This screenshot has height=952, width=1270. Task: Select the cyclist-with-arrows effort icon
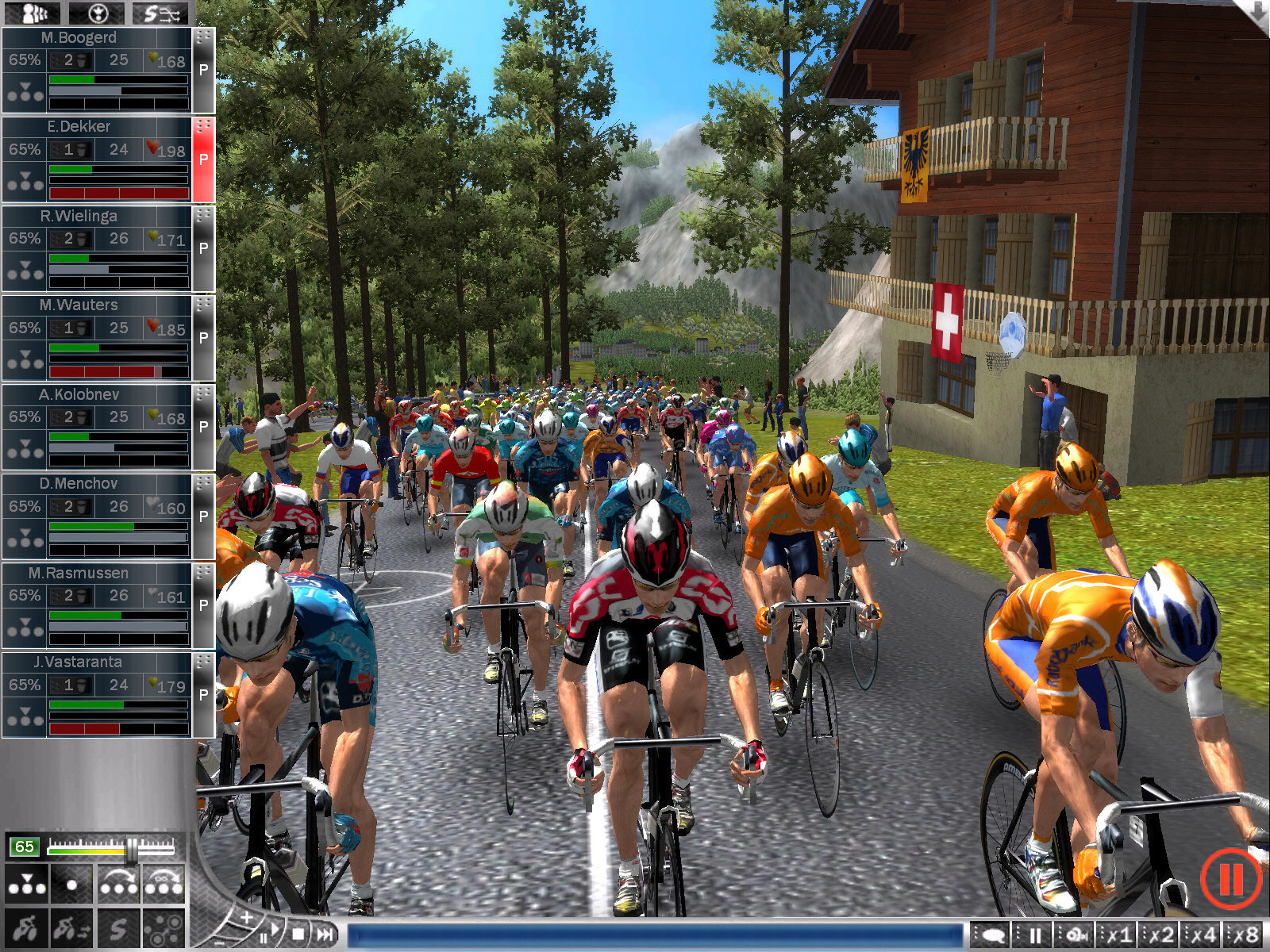70,929
